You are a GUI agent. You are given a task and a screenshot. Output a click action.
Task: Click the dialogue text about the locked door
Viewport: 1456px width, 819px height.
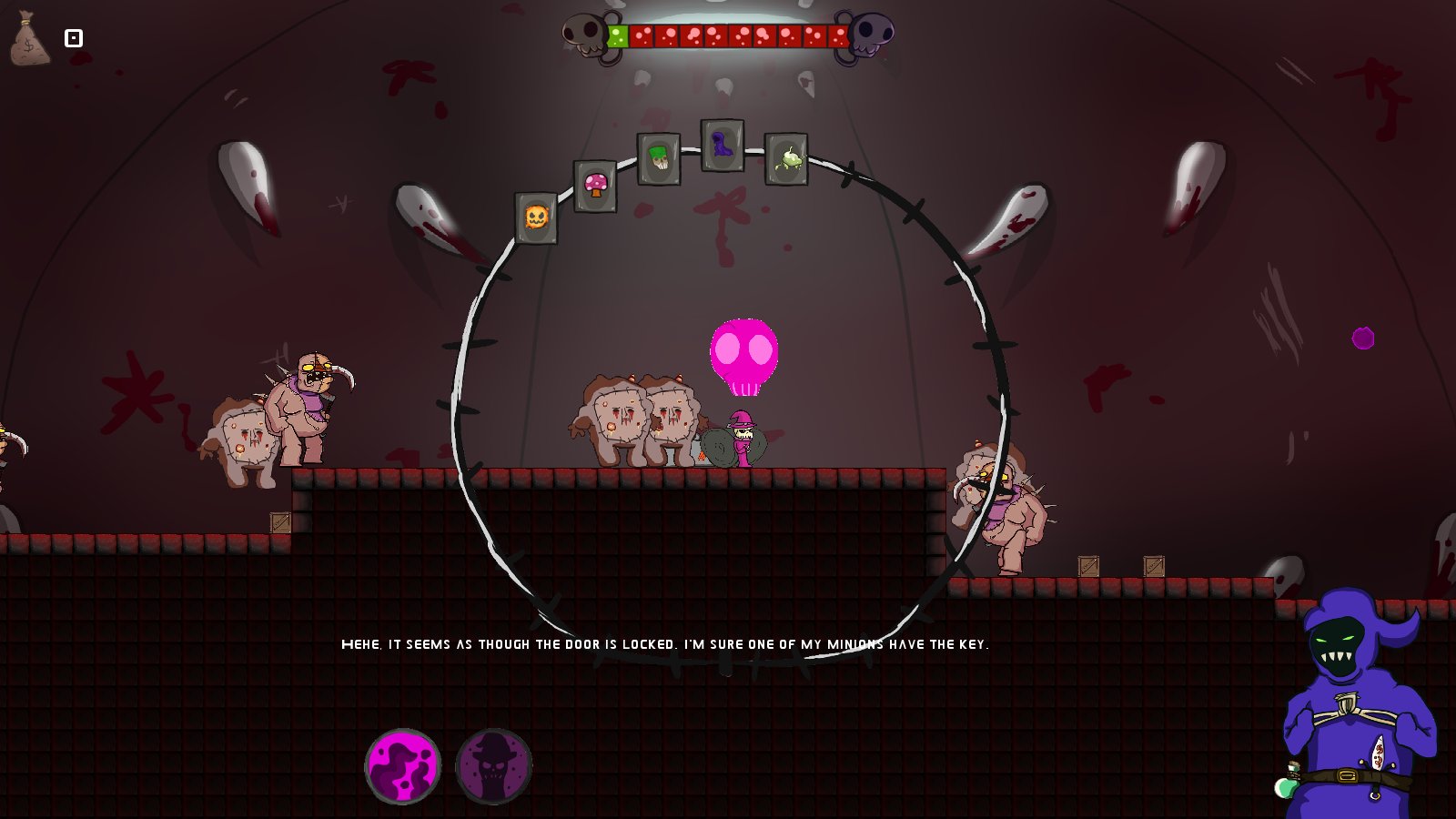tap(666, 645)
